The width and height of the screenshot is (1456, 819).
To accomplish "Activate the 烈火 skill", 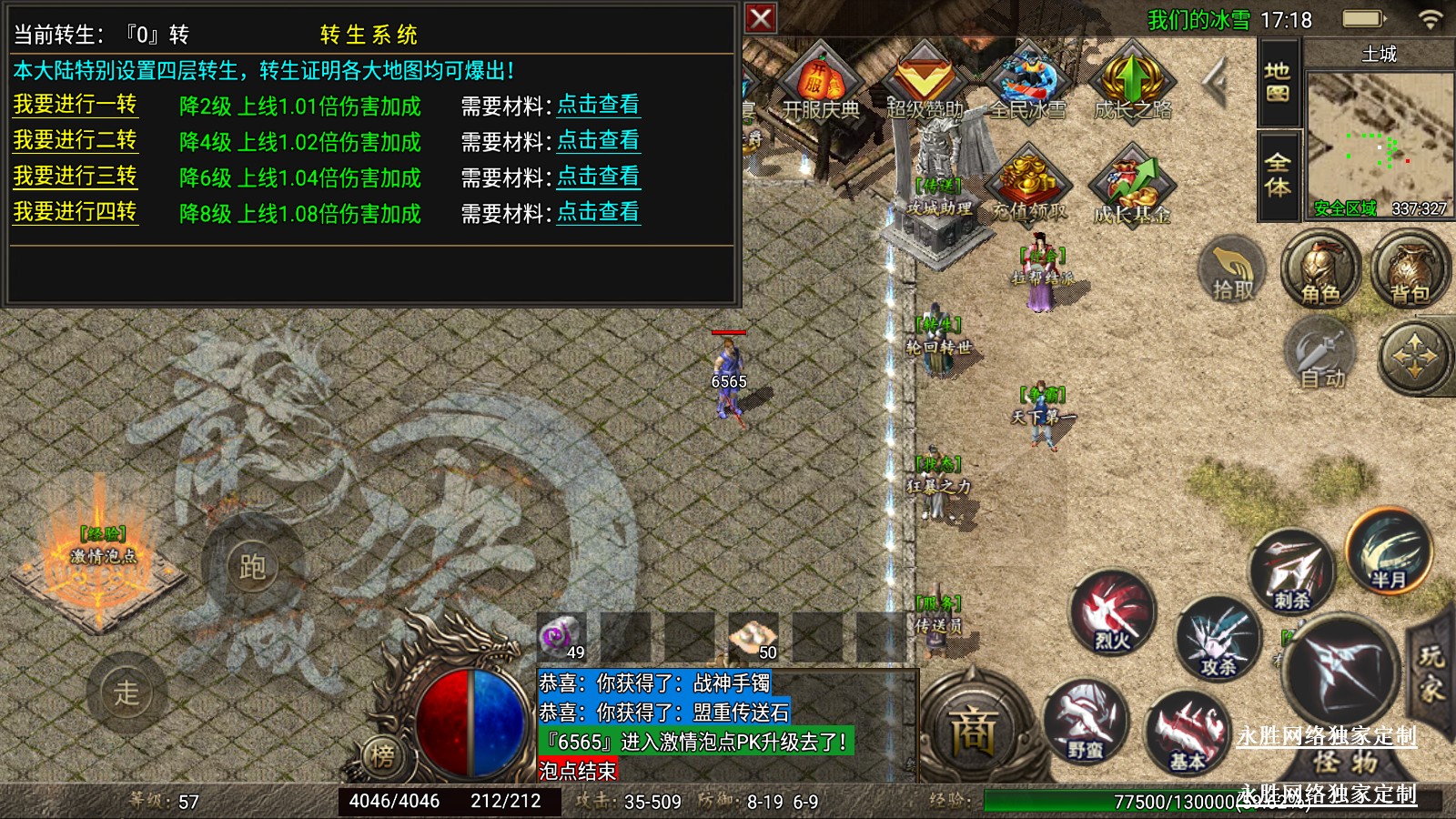I will point(1112,613).
